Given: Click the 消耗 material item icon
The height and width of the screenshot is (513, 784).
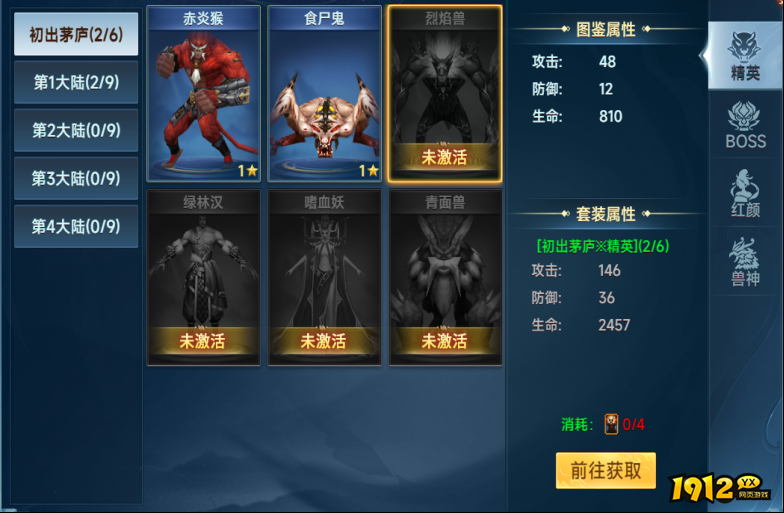Looking at the screenshot, I should click(611, 424).
